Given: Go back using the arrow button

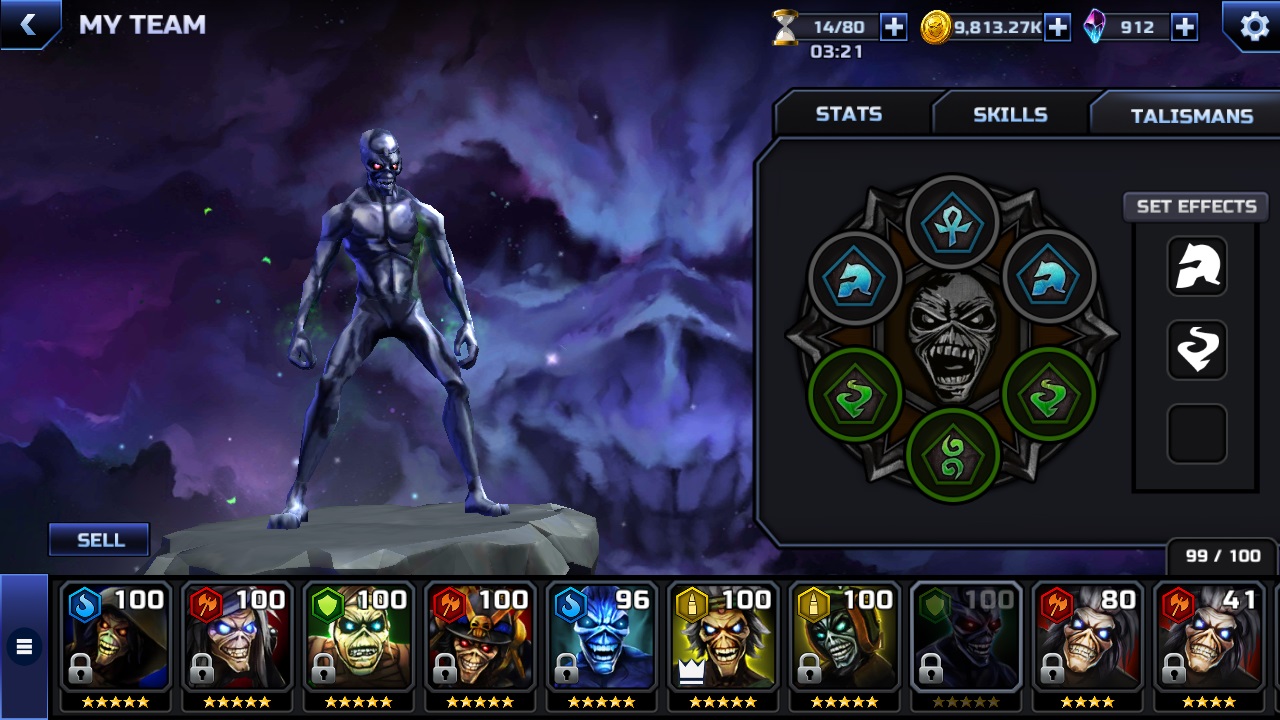Looking at the screenshot, I should [28, 25].
